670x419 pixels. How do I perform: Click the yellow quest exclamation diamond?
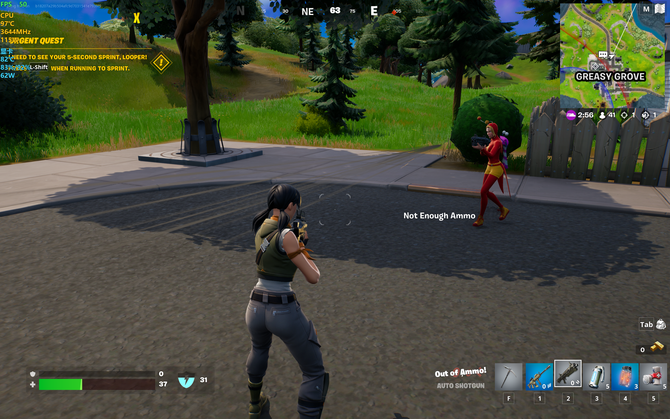click(161, 62)
